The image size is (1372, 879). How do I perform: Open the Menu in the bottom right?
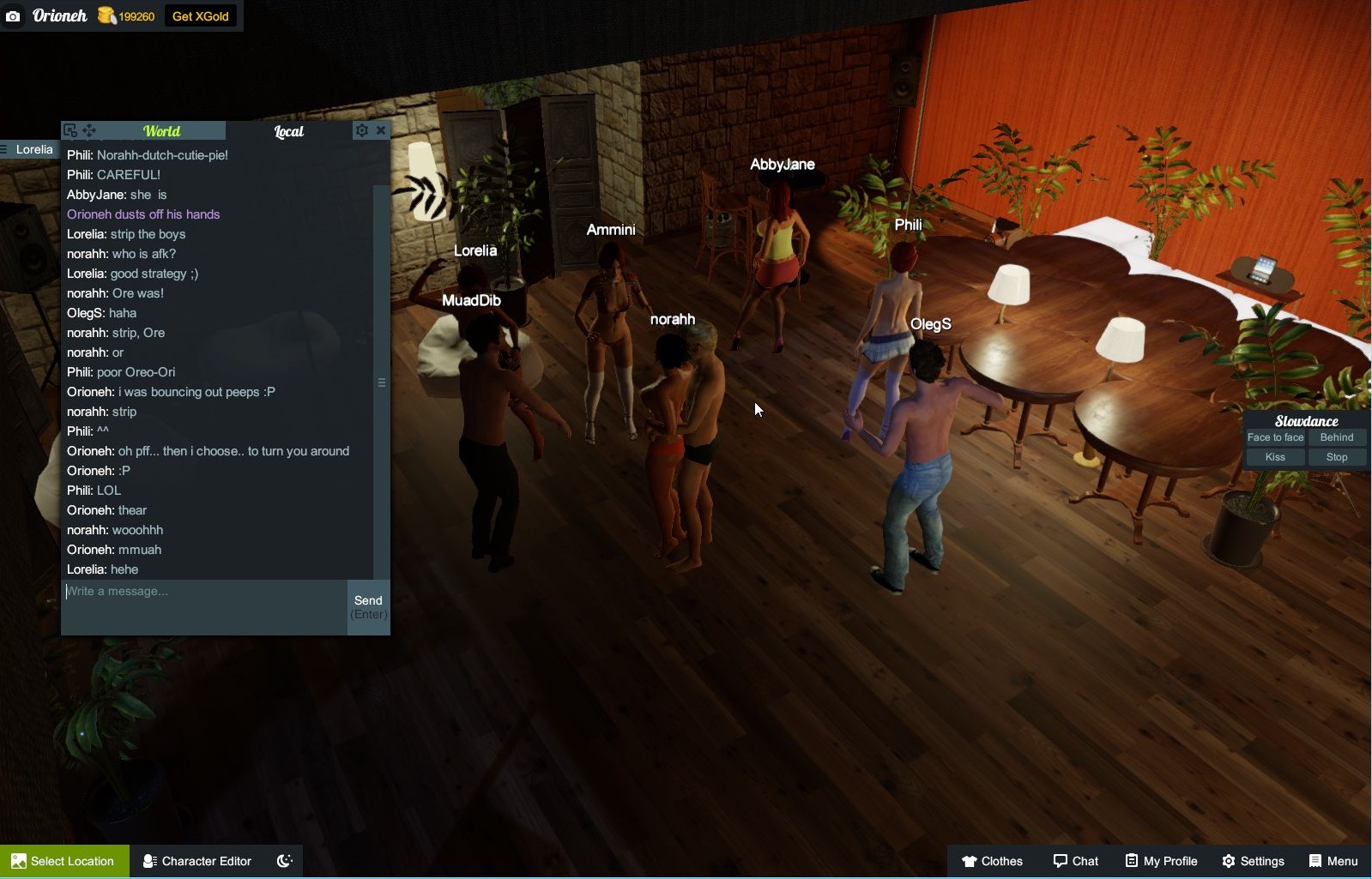(x=1333, y=861)
